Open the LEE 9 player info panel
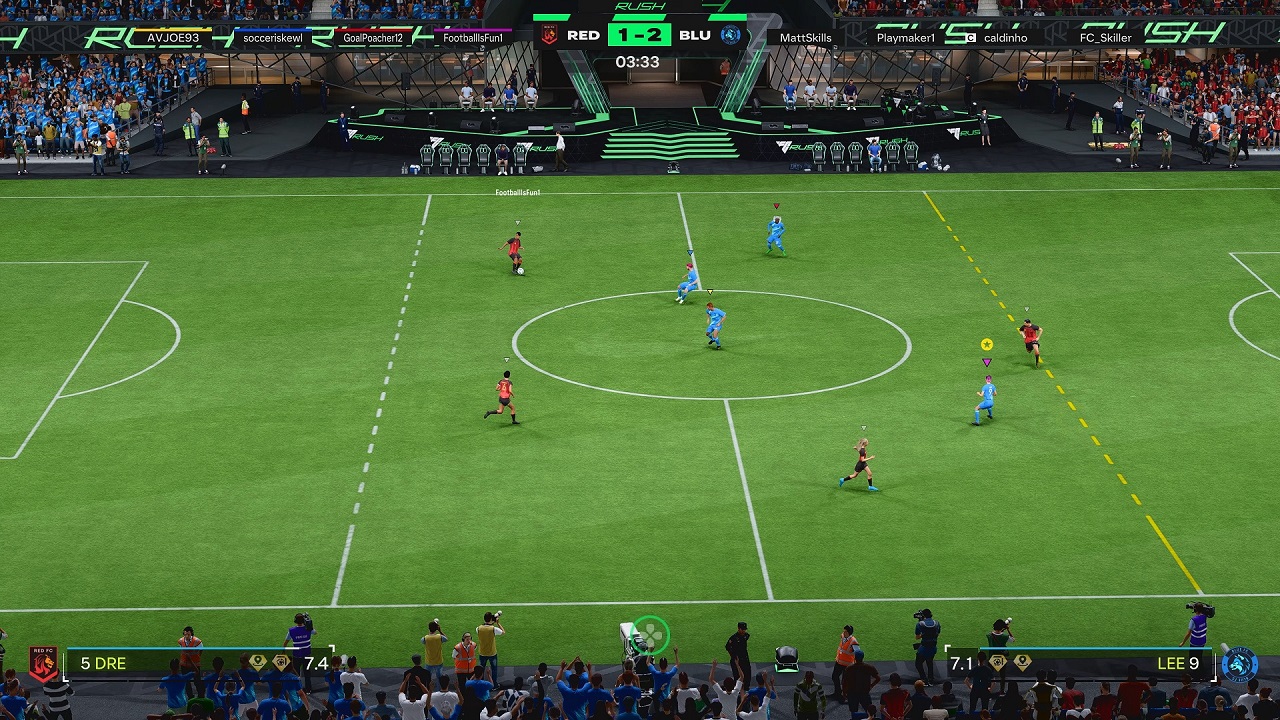 point(1080,663)
